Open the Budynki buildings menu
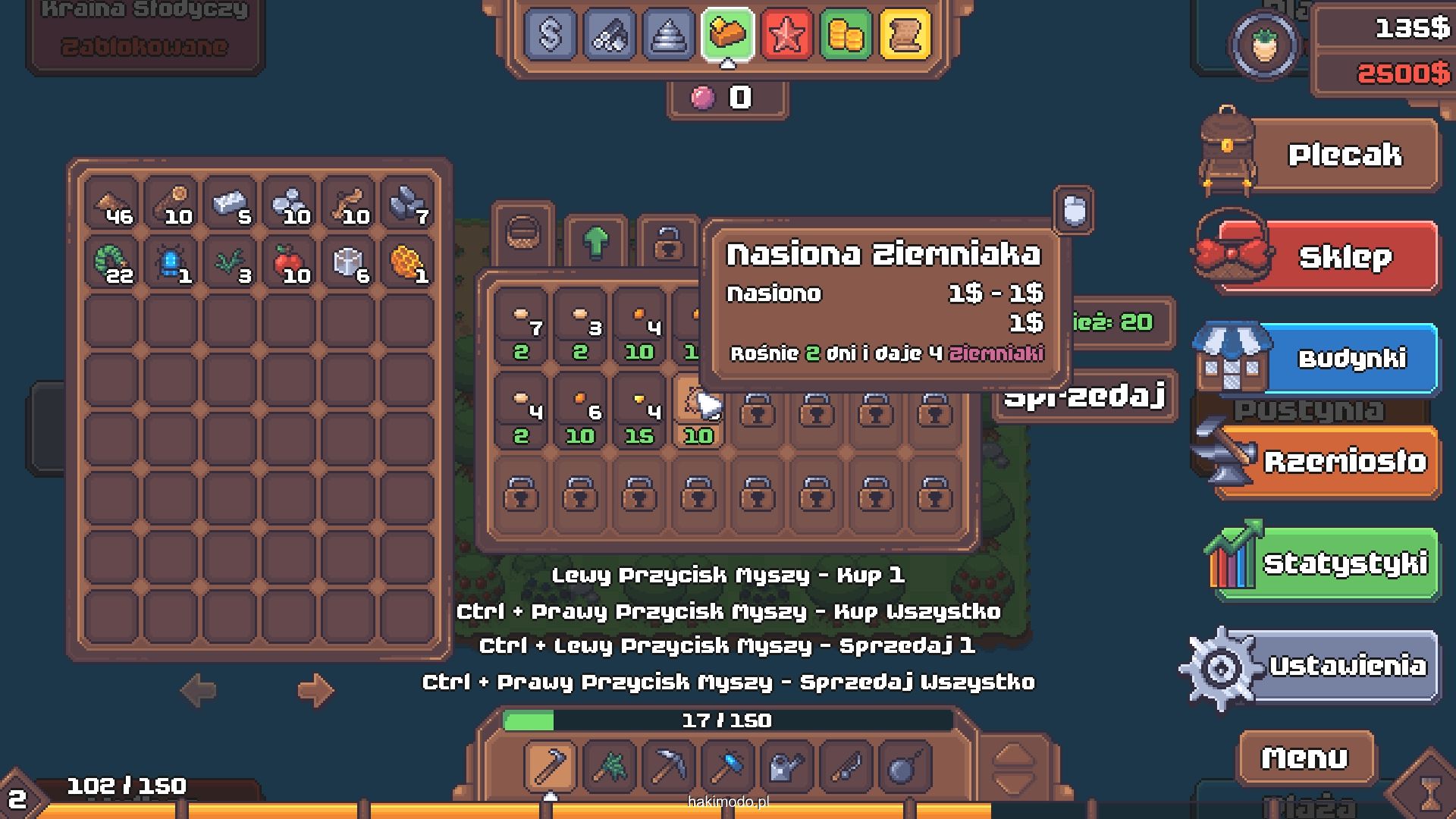1456x819 pixels. click(x=1350, y=359)
